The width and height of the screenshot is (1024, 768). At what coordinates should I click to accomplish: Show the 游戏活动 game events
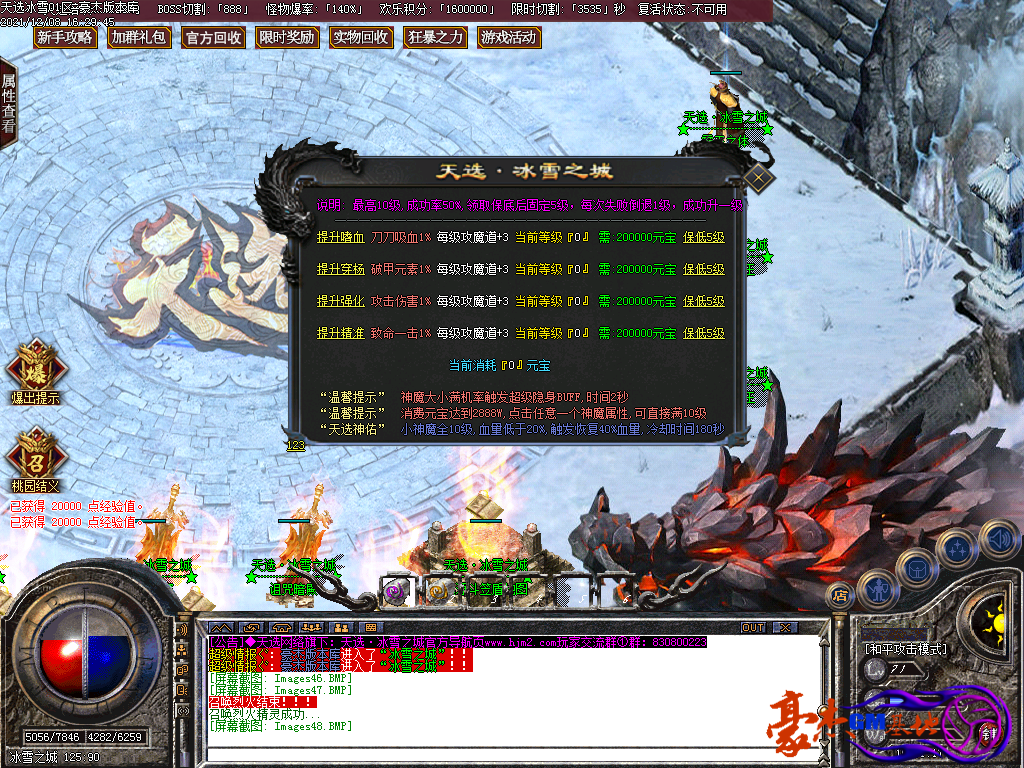click(509, 38)
